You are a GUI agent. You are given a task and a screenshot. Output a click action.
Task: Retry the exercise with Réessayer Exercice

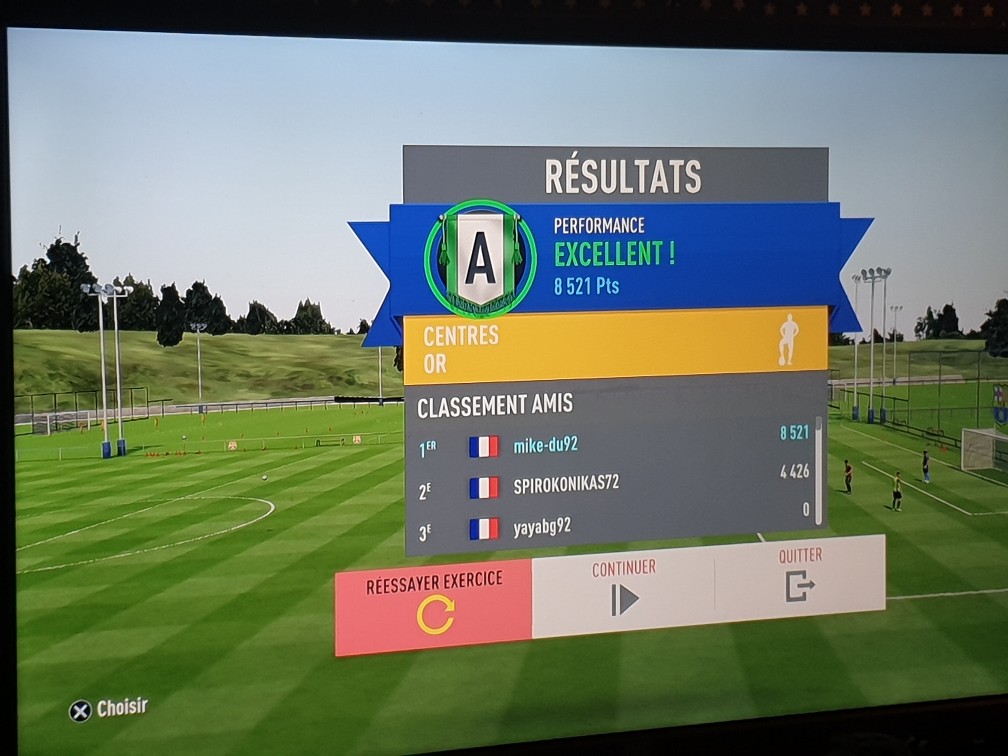click(x=434, y=606)
